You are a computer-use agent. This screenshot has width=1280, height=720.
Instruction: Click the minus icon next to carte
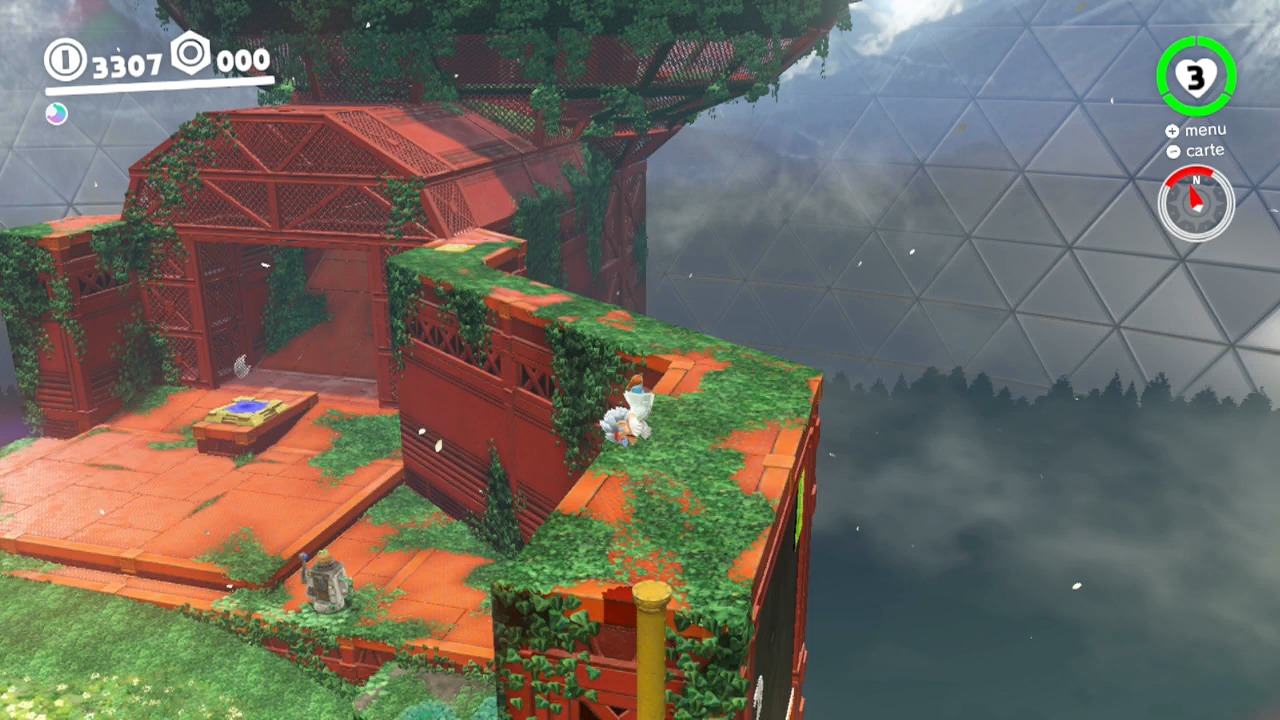[x=1173, y=151]
